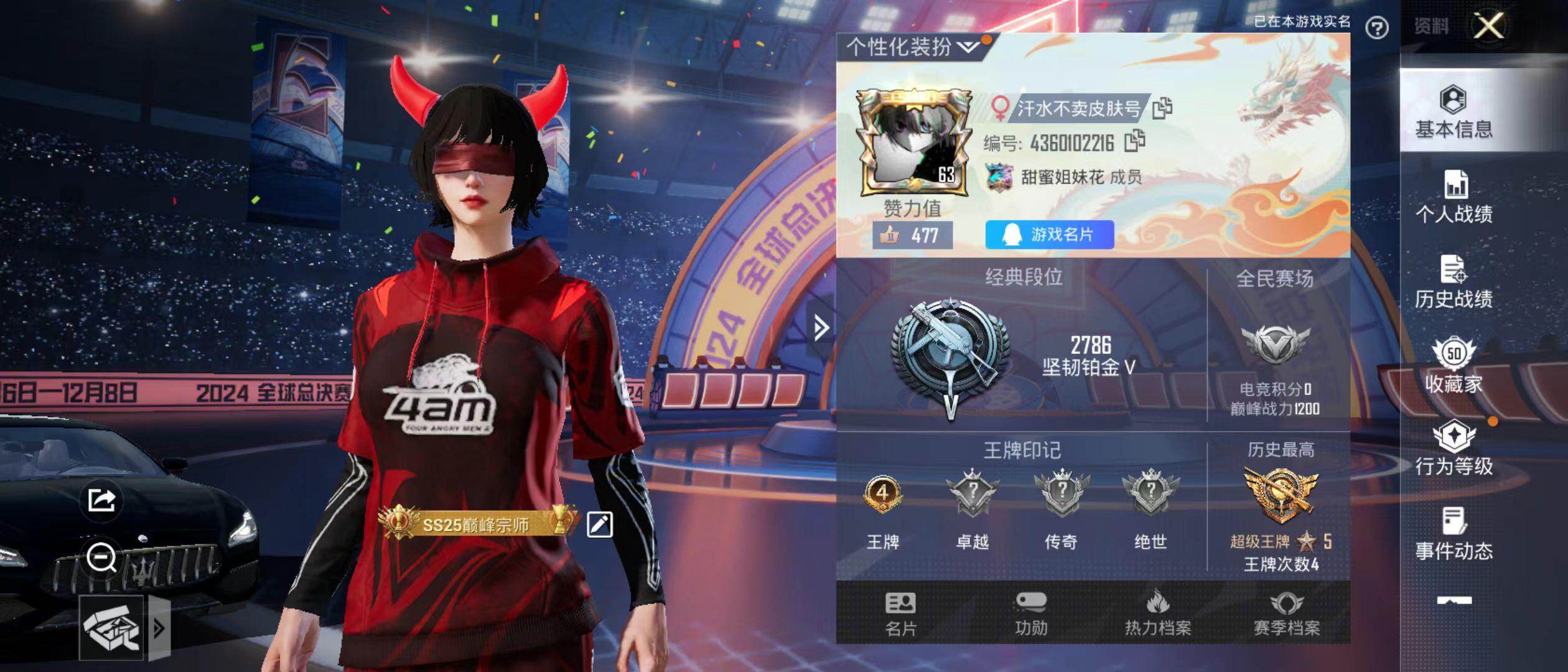
Task: Copy the player nickname
Action: pos(1162,108)
